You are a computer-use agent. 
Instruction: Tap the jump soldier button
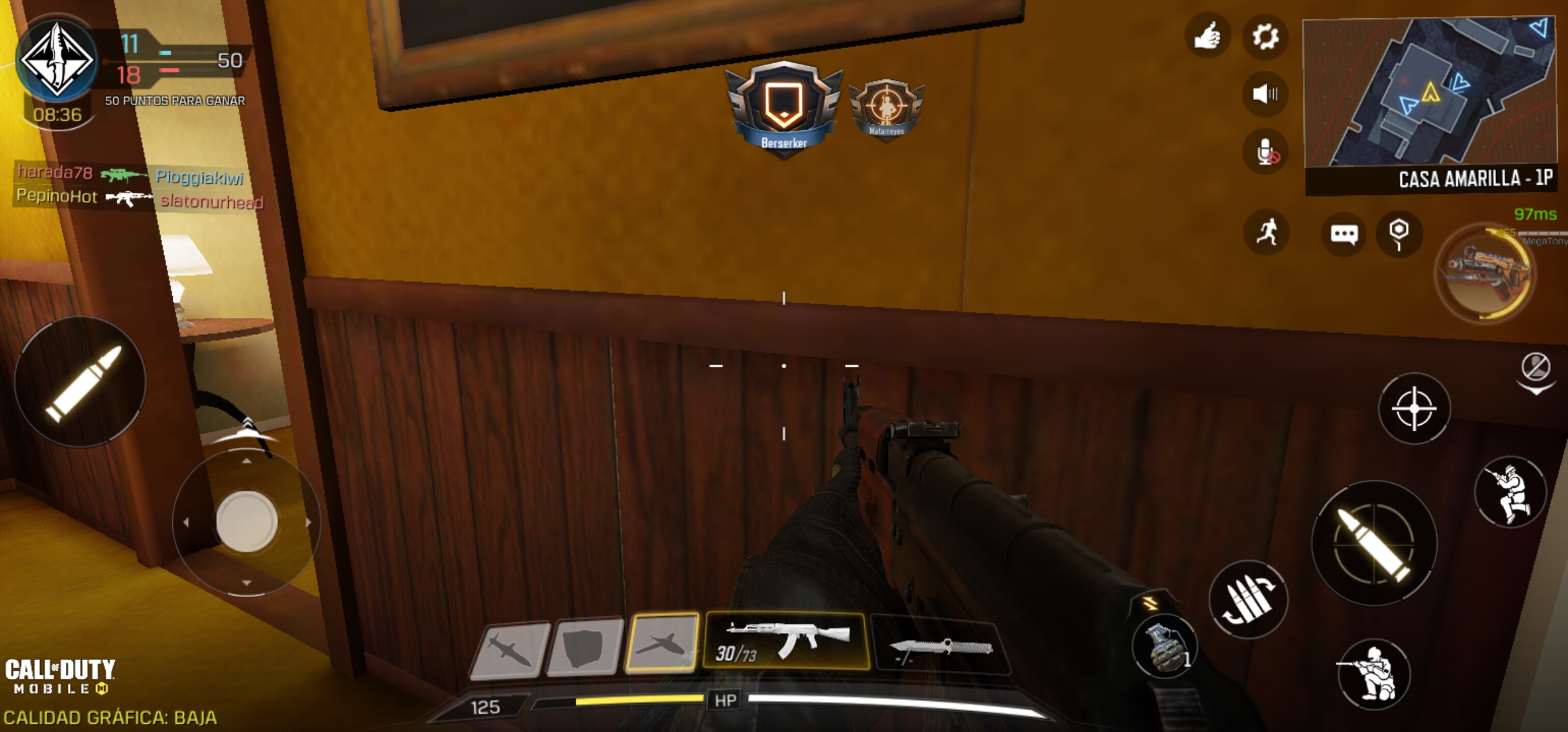pyautogui.click(x=1510, y=491)
